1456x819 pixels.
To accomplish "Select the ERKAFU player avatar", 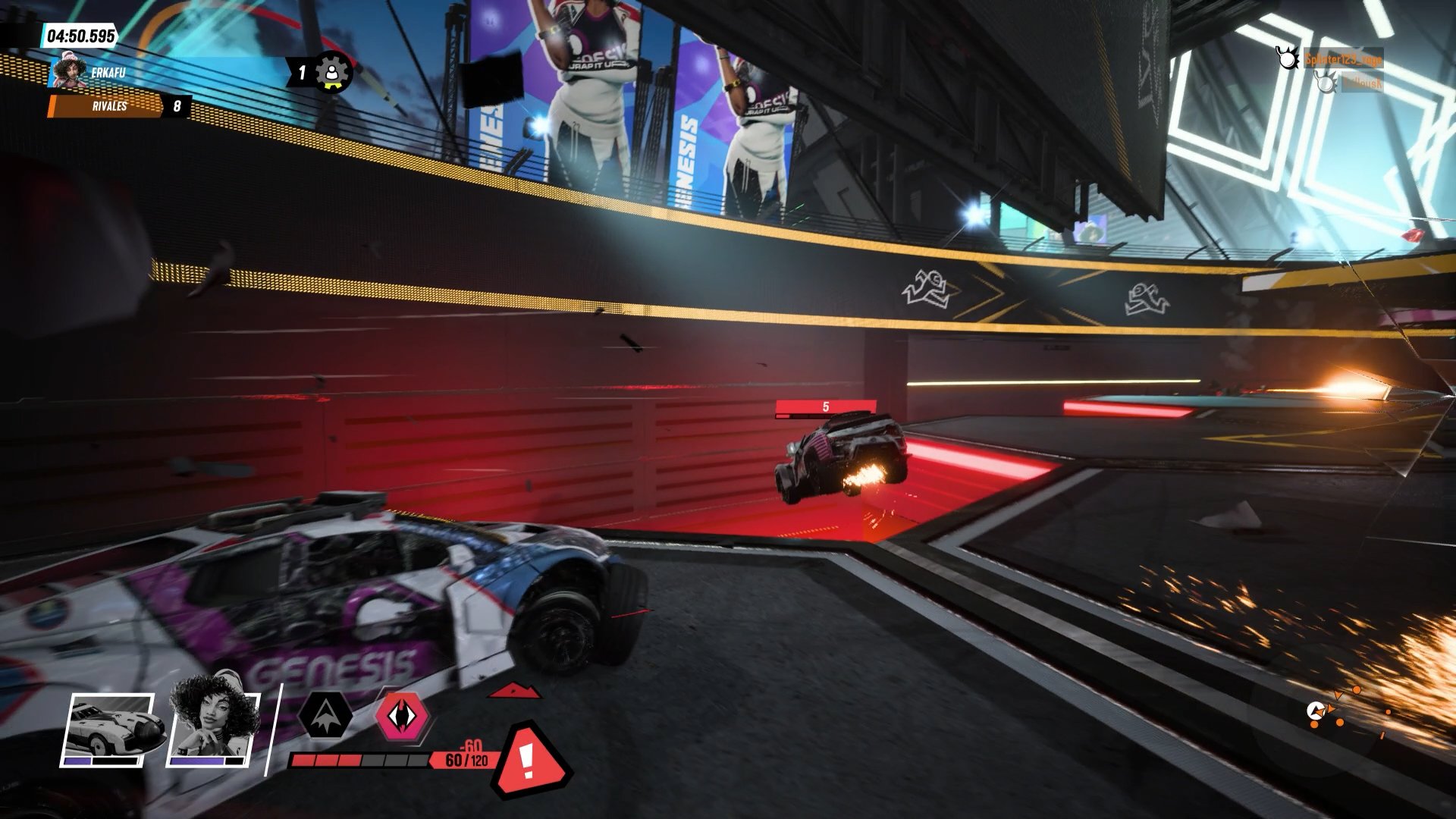I will click(71, 72).
